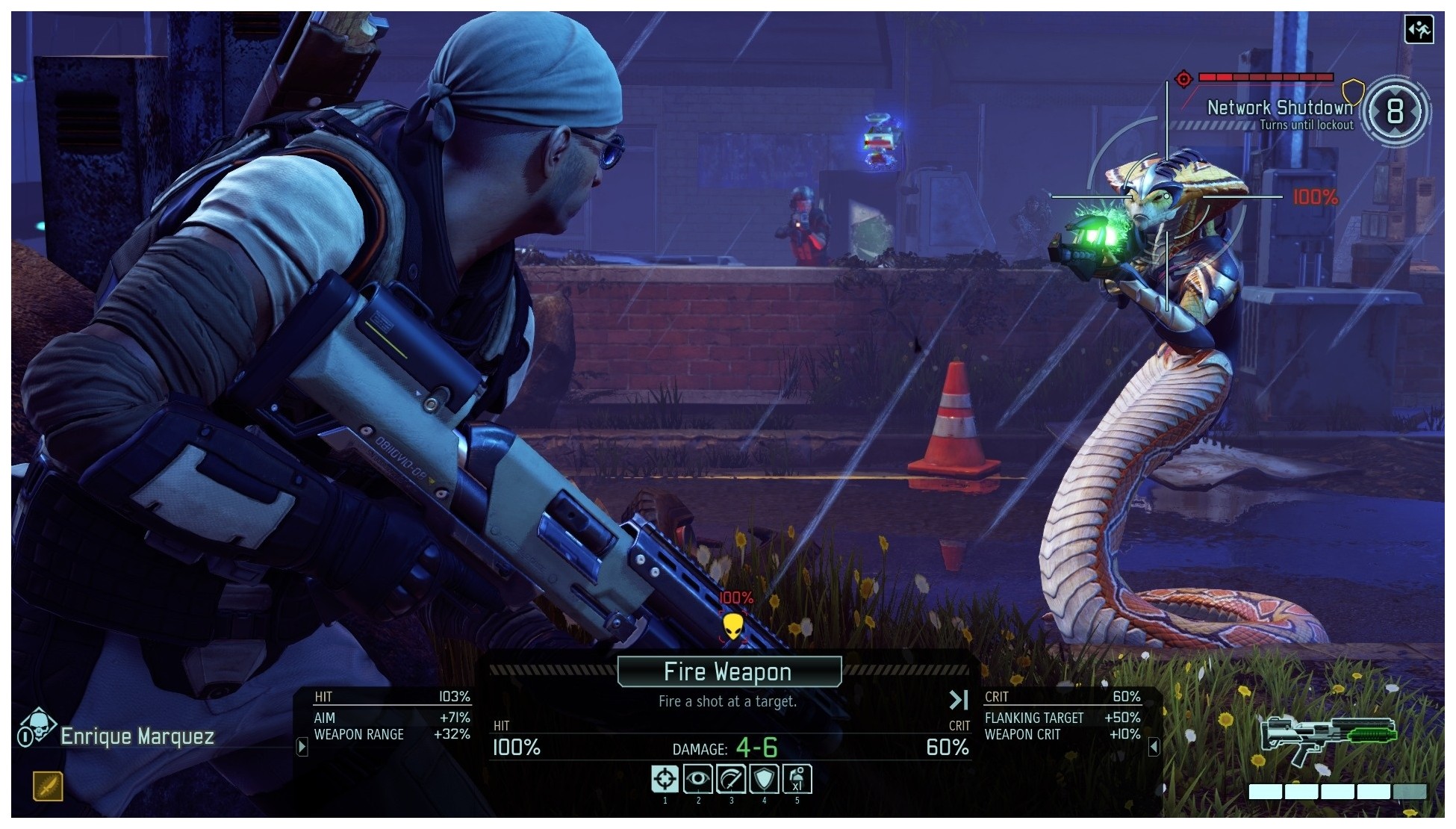This screenshot has width=1456, height=829.
Task: Click the Ranger sword perk icon
Action: point(48,786)
